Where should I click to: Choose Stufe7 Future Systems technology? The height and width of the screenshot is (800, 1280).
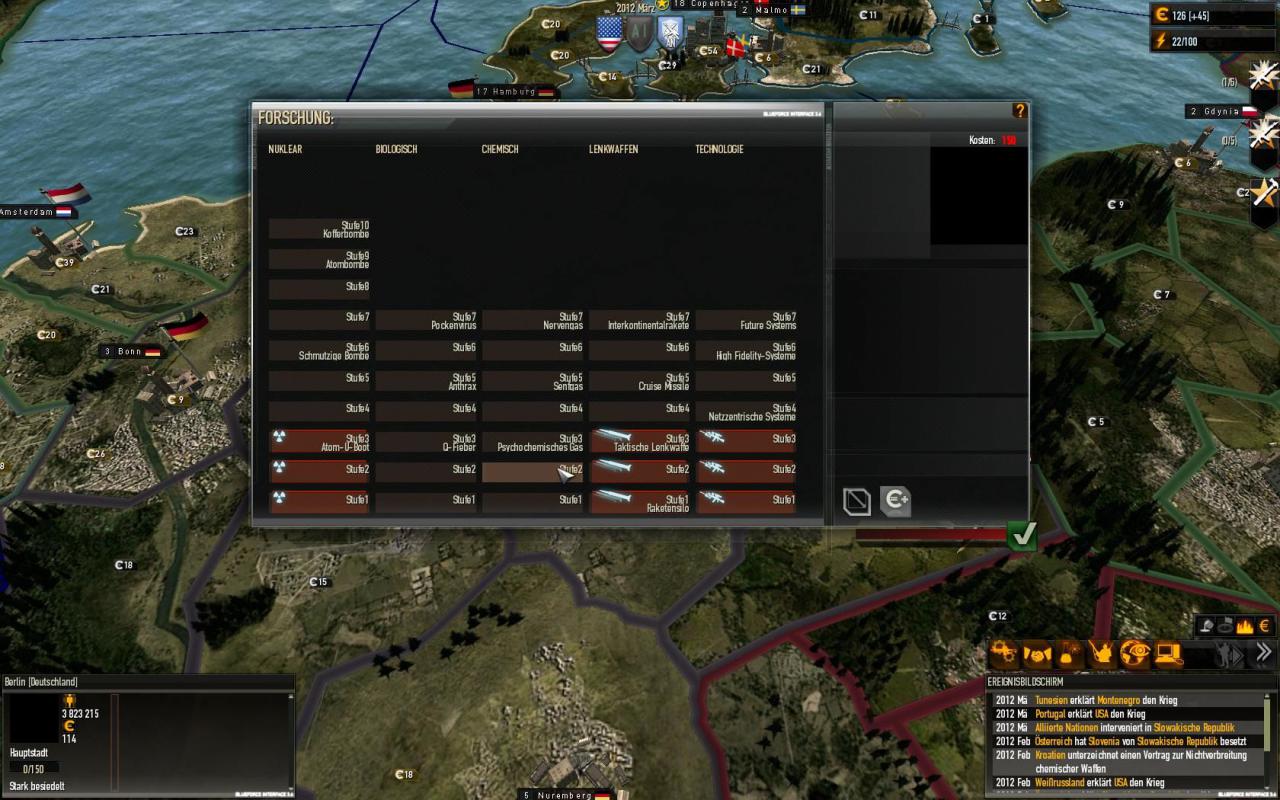pos(747,321)
